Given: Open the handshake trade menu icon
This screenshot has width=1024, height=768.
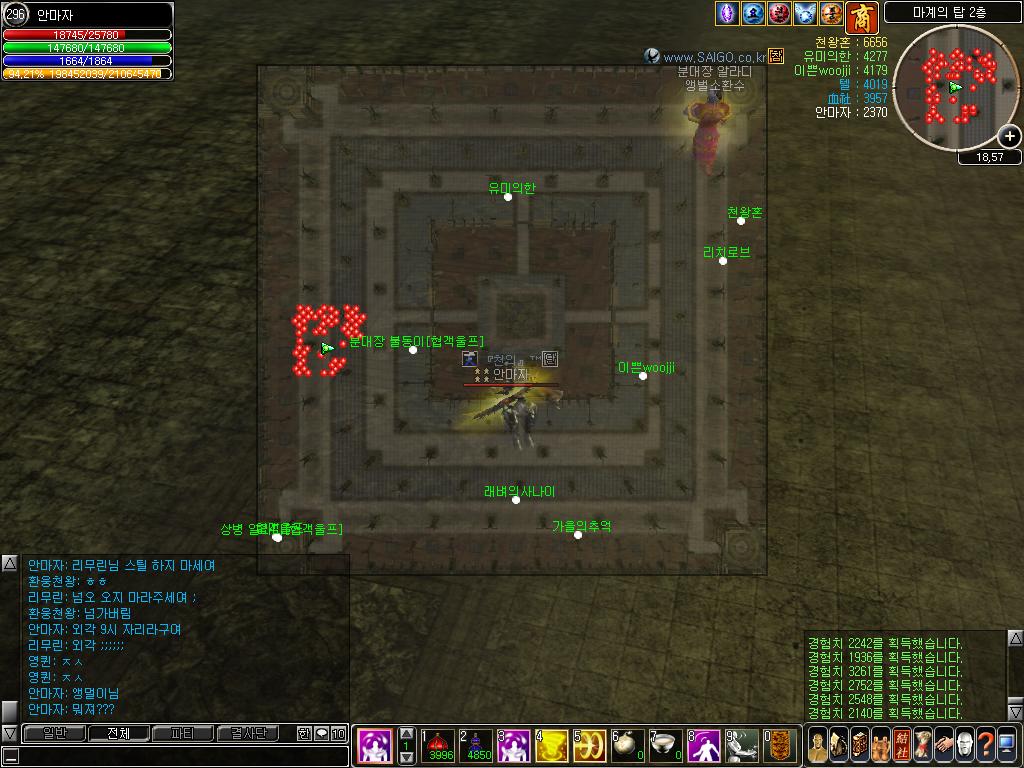Looking at the screenshot, I should coord(943,744).
